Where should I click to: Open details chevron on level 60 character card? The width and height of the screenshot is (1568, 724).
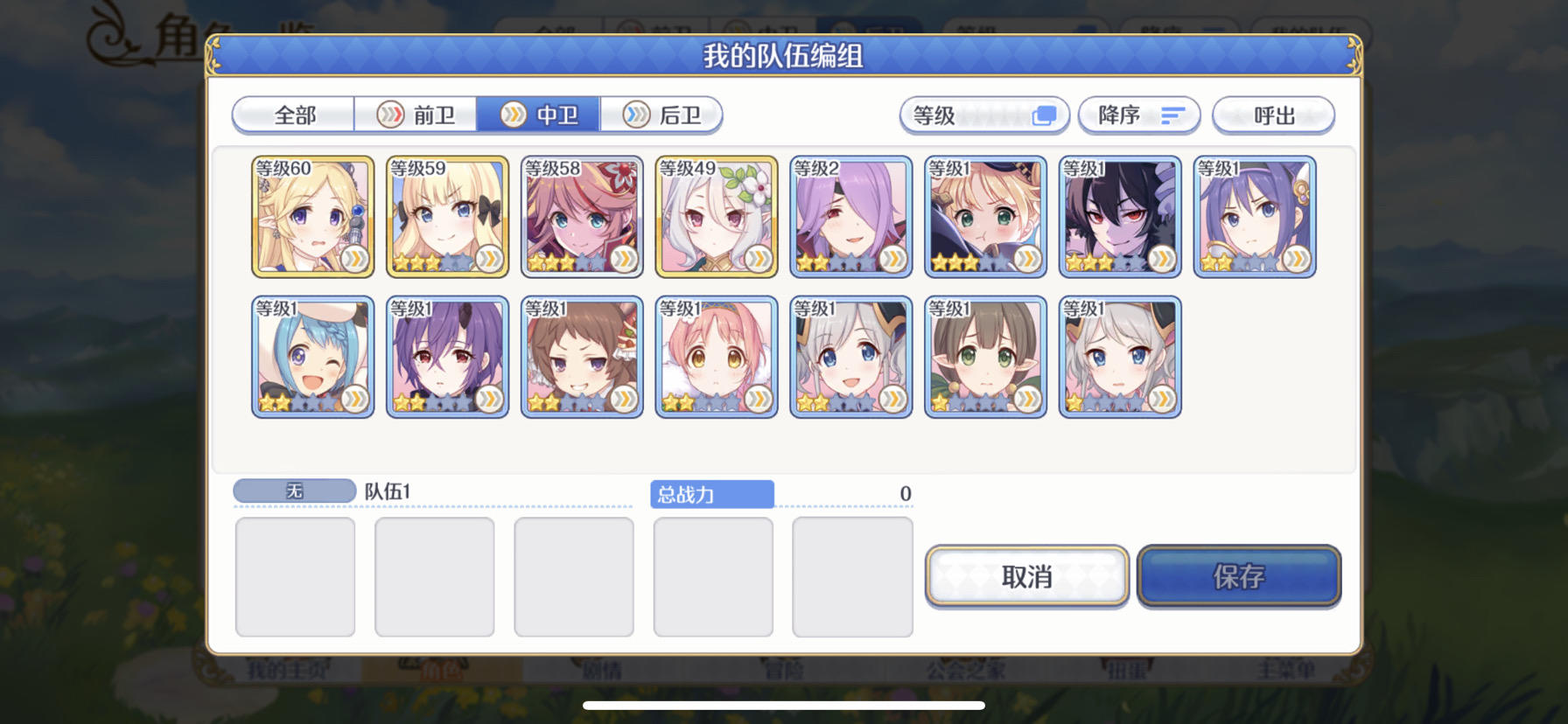tap(356, 260)
